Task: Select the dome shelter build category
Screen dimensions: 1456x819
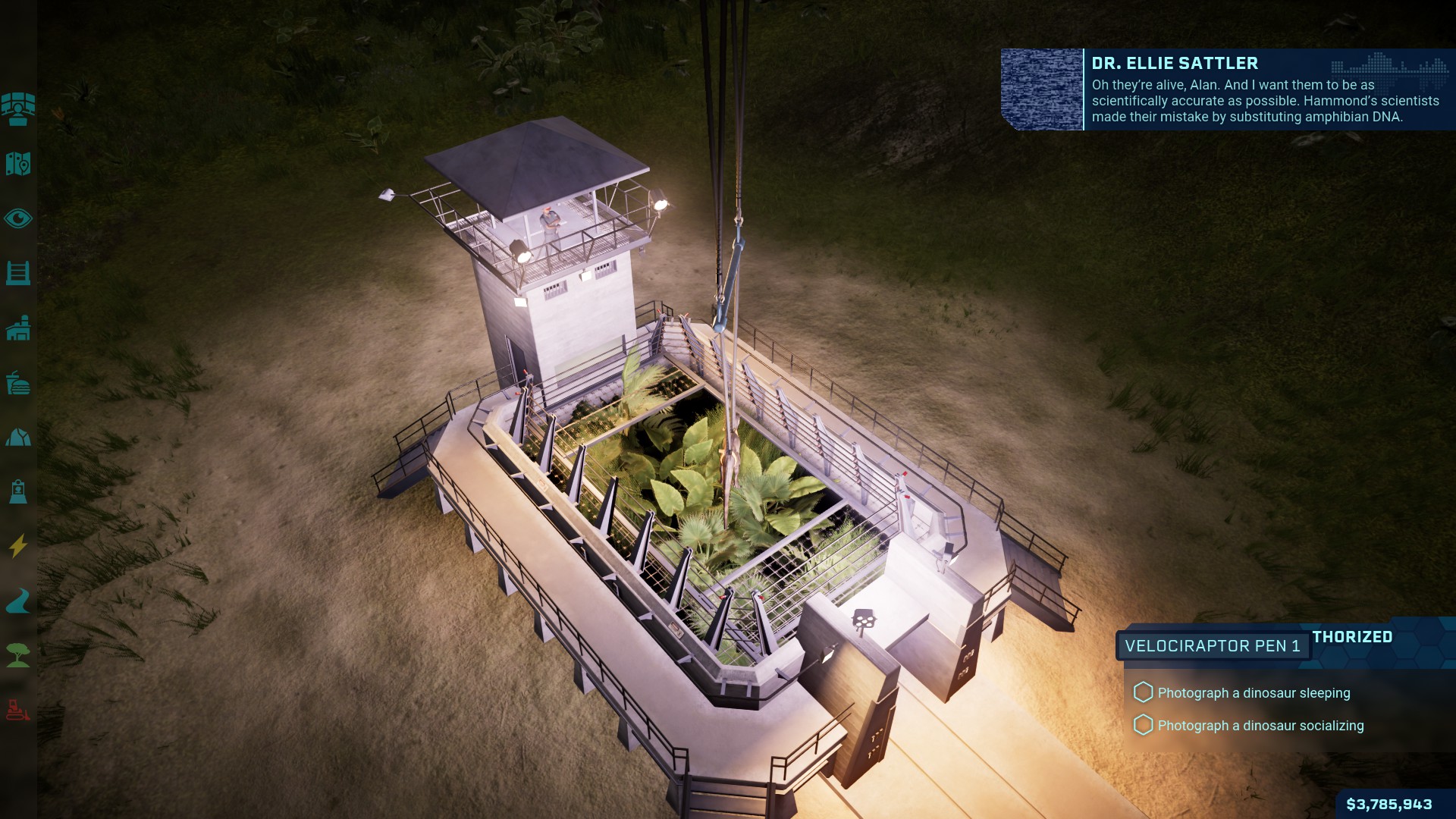Action: point(18,438)
